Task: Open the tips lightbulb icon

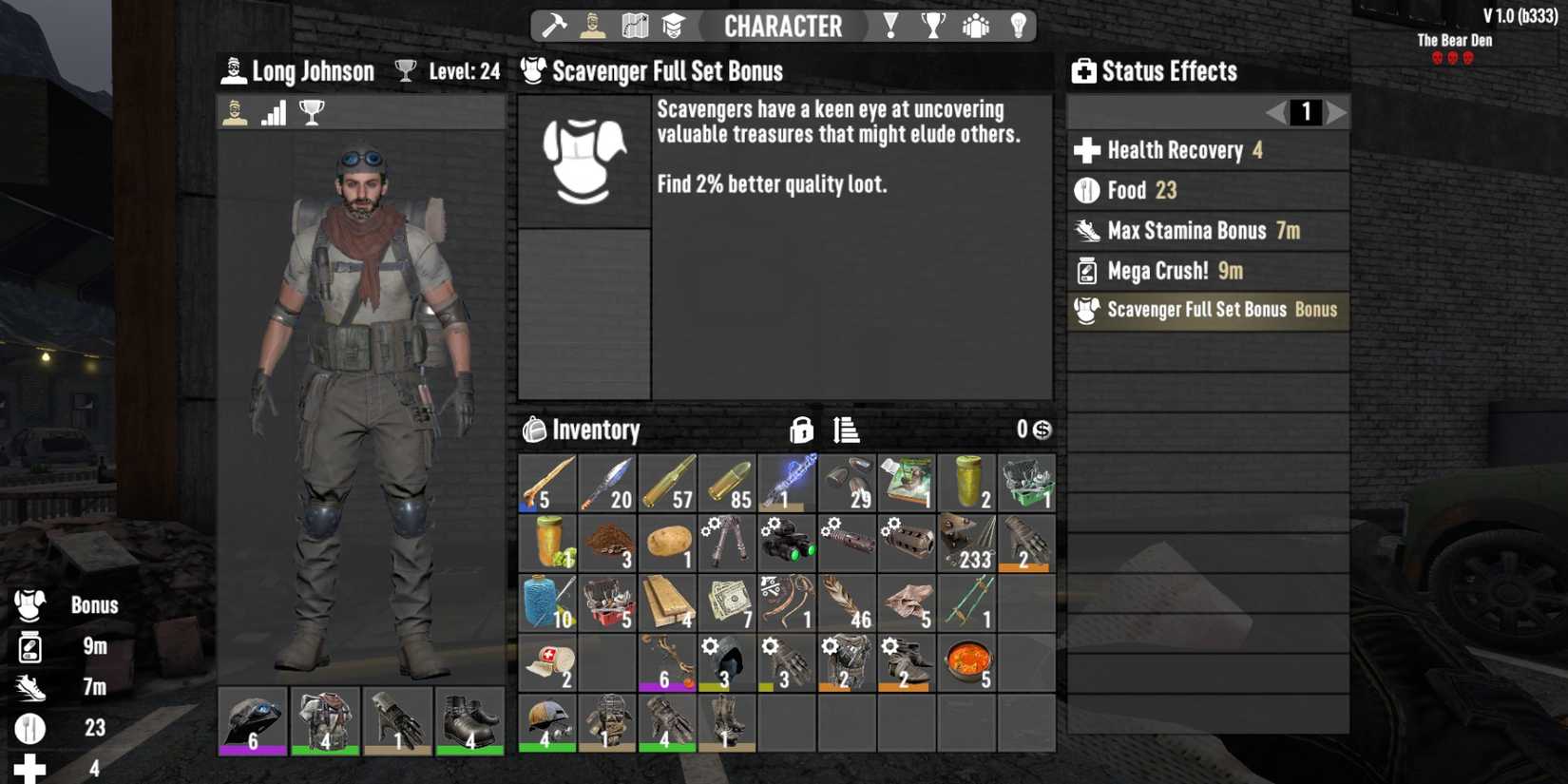Action: [1019, 26]
